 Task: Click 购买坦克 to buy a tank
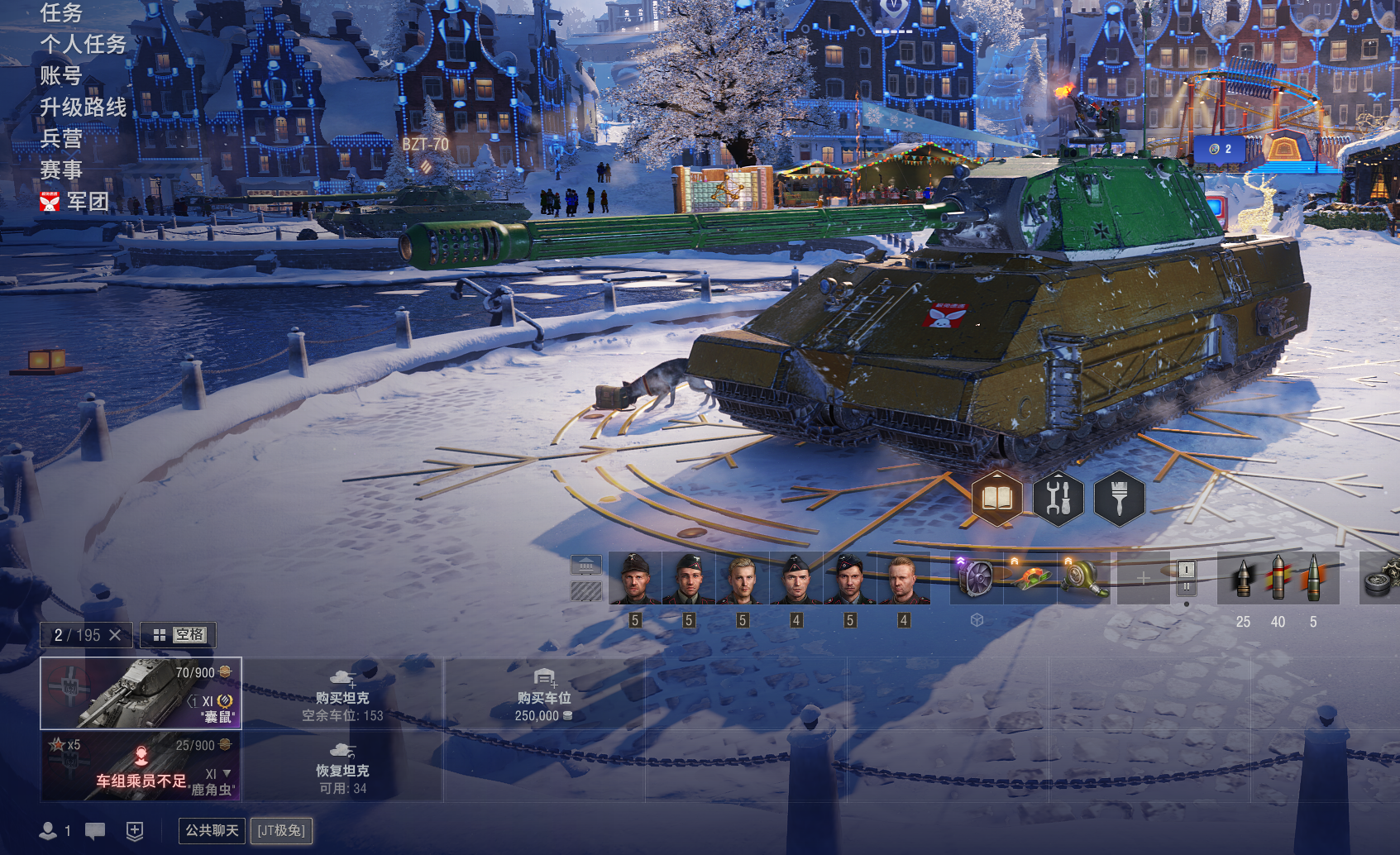(342, 696)
